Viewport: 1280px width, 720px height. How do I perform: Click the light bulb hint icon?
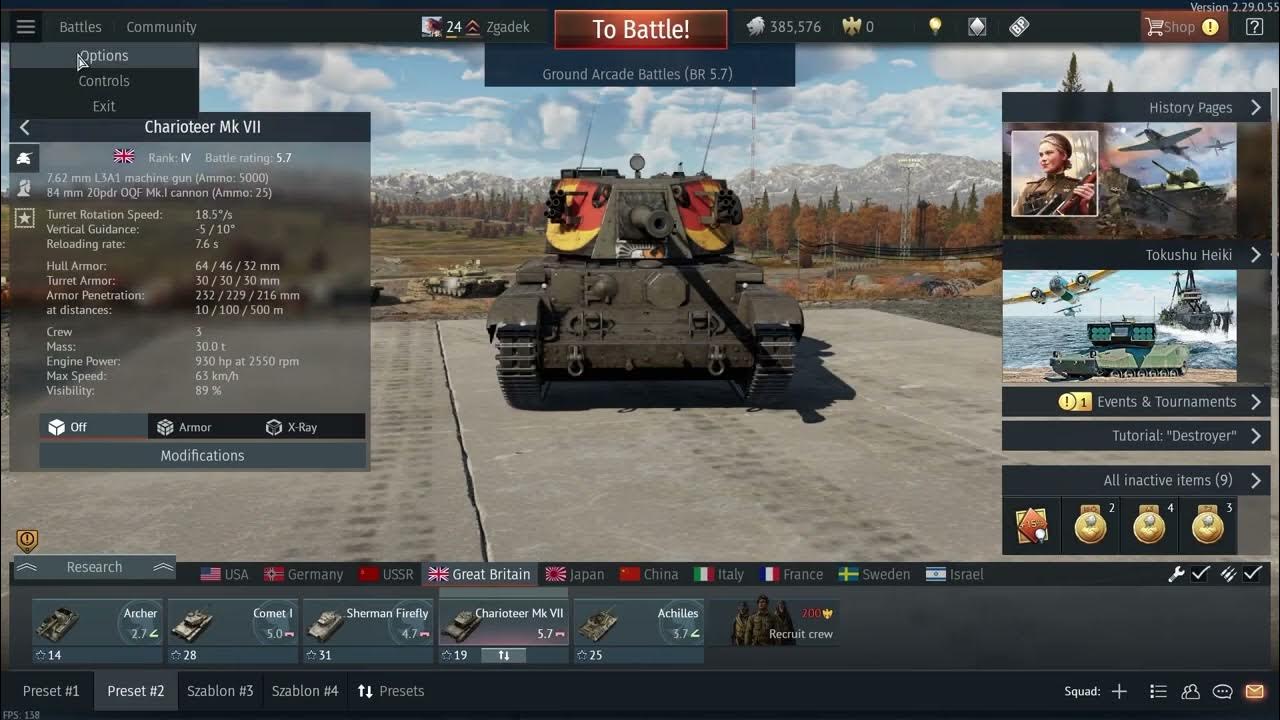934,25
